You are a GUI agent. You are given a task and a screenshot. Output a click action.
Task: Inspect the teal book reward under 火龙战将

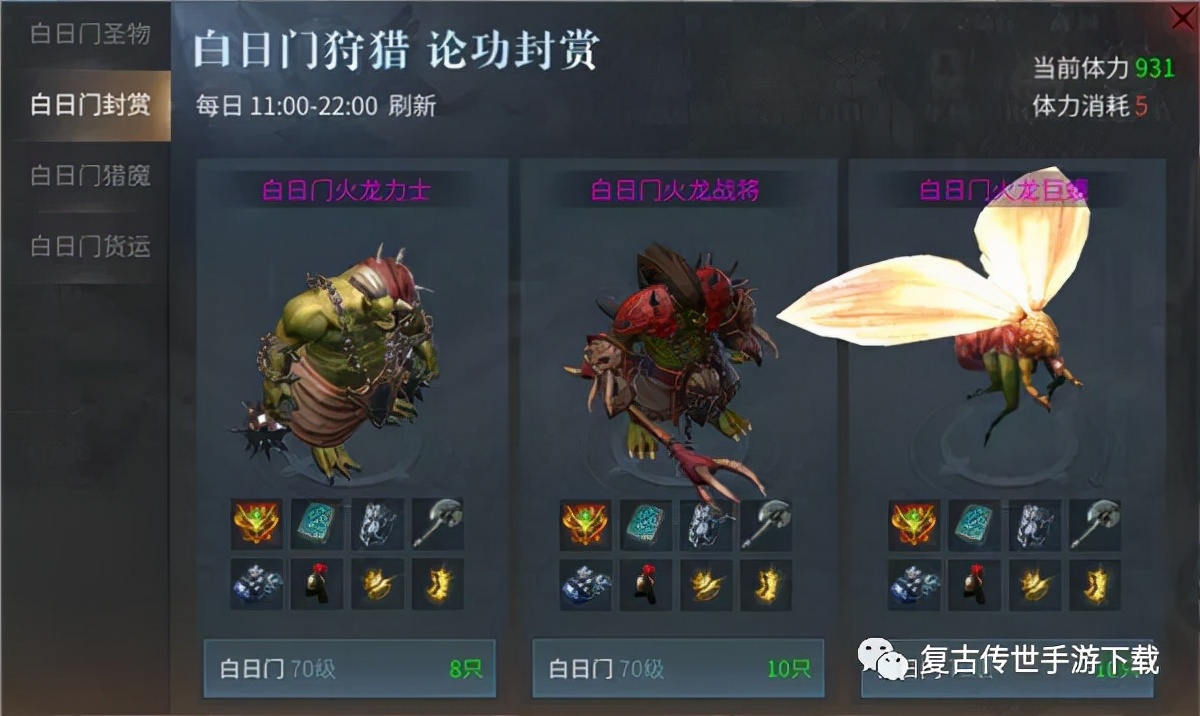point(645,524)
